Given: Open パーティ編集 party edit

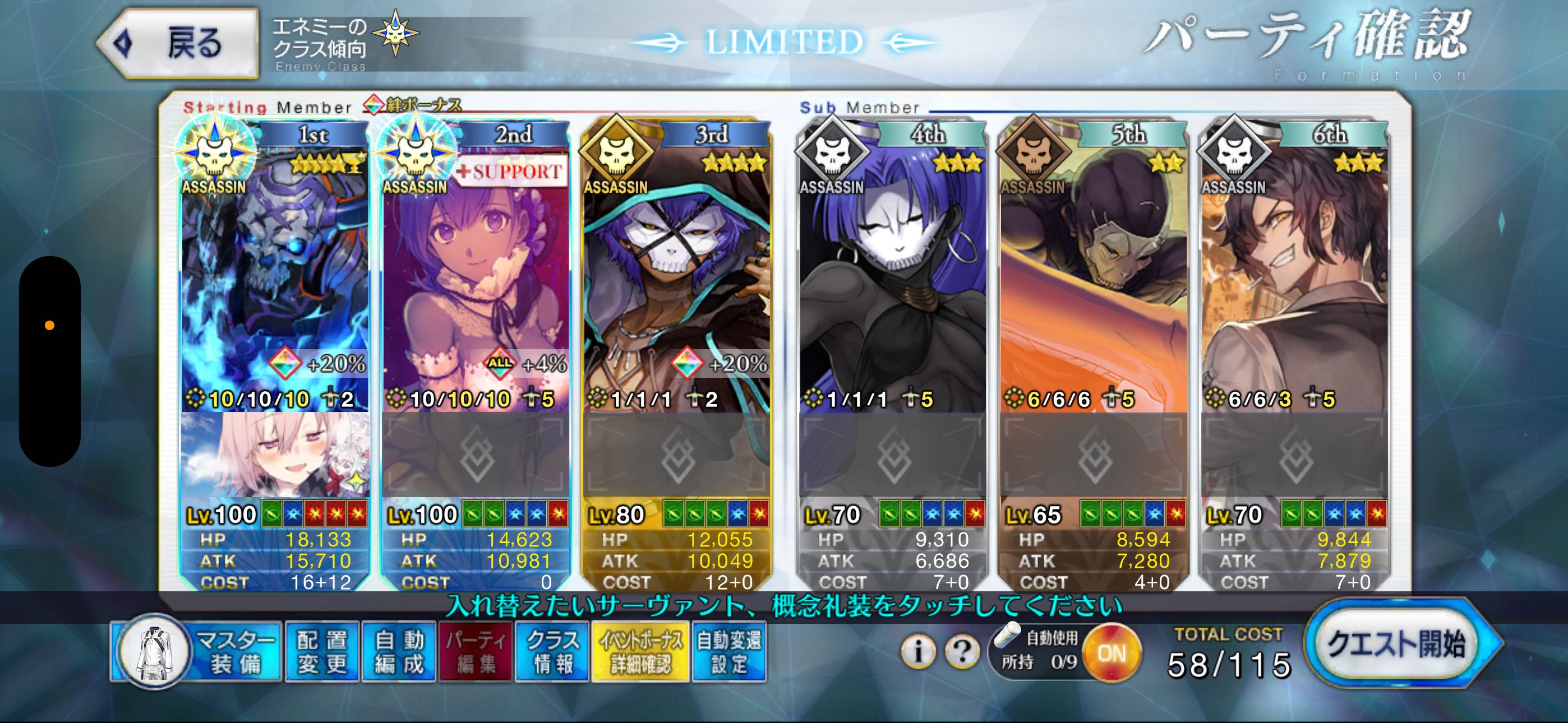Looking at the screenshot, I should (x=476, y=652).
